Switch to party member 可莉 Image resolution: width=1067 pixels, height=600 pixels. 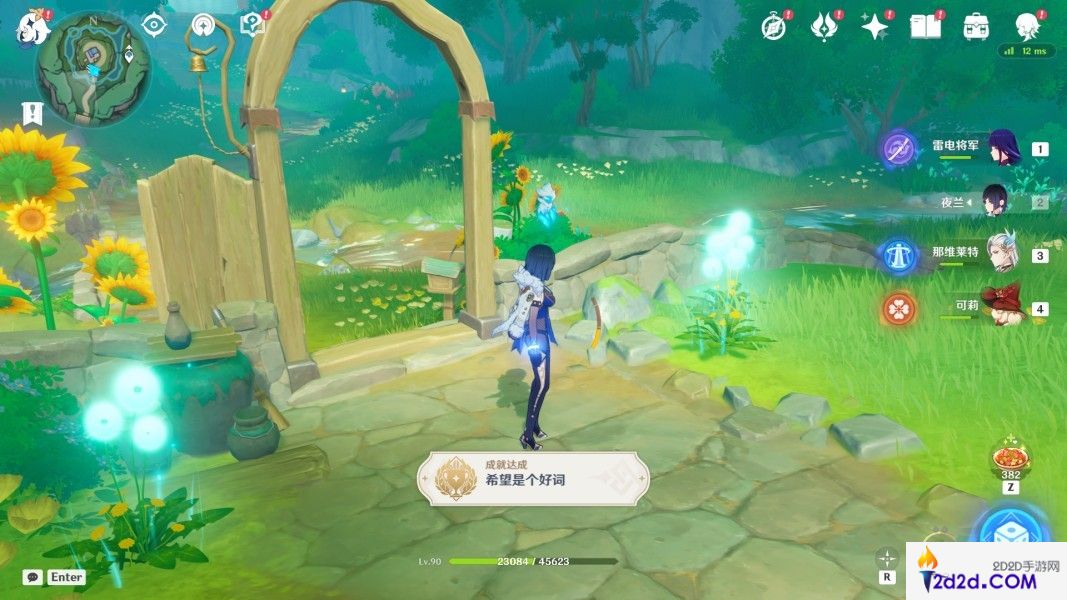[x=1000, y=308]
